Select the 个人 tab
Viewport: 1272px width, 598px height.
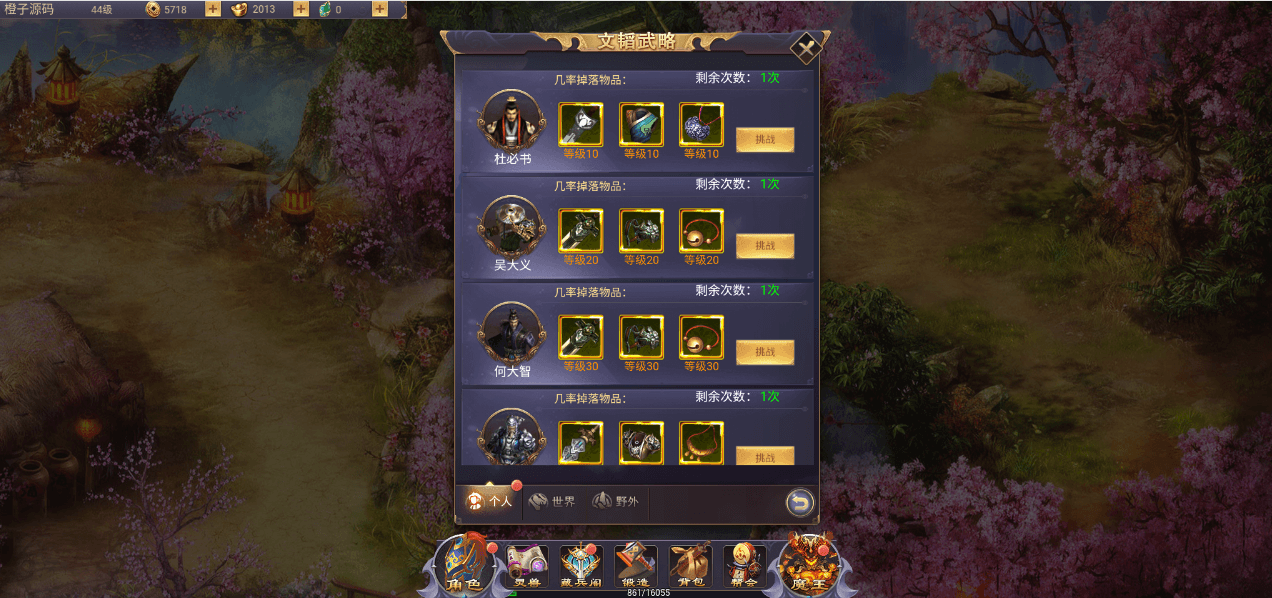point(490,502)
